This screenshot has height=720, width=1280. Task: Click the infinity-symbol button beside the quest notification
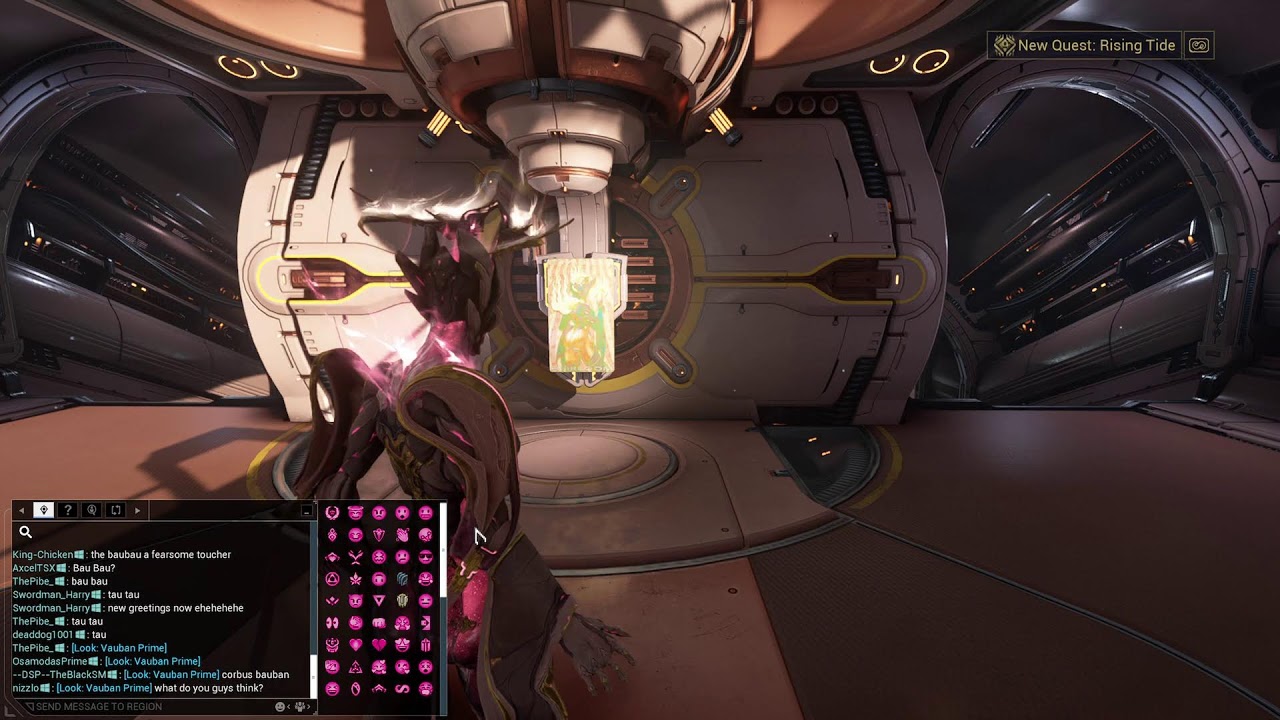point(1199,45)
